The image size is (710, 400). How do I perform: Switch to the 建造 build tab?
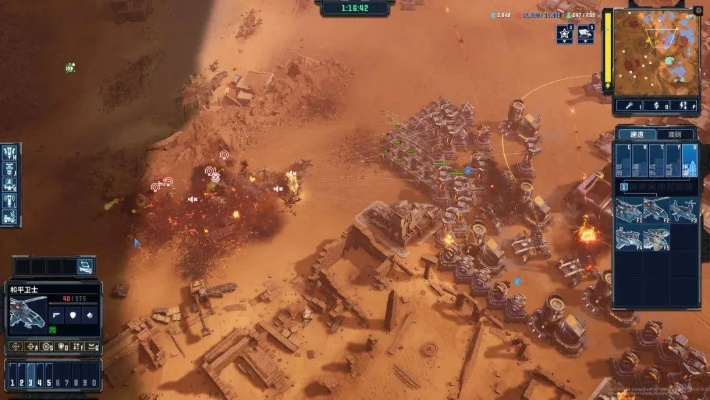click(636, 134)
